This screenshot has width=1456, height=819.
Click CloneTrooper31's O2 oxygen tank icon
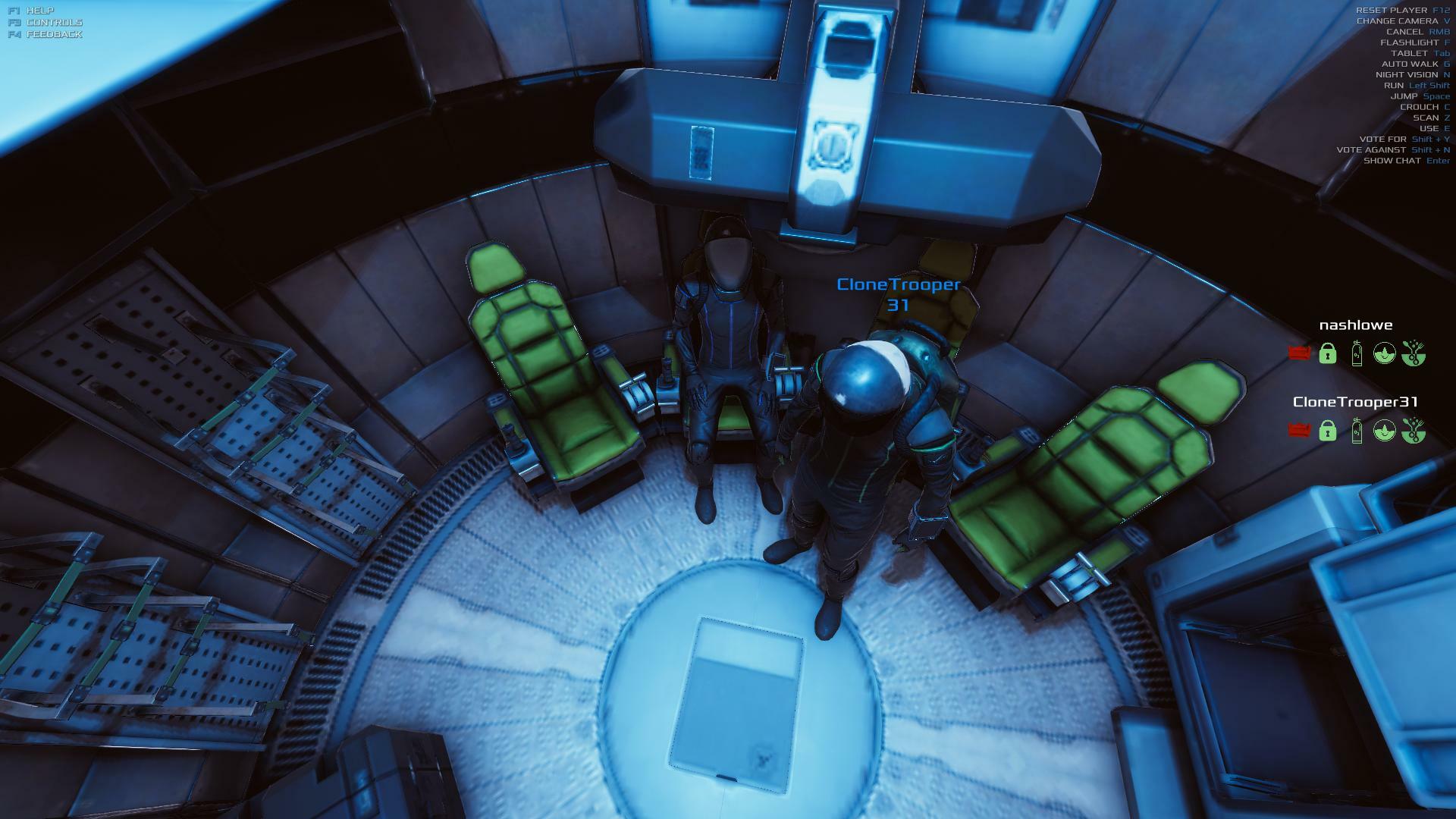point(1357,431)
